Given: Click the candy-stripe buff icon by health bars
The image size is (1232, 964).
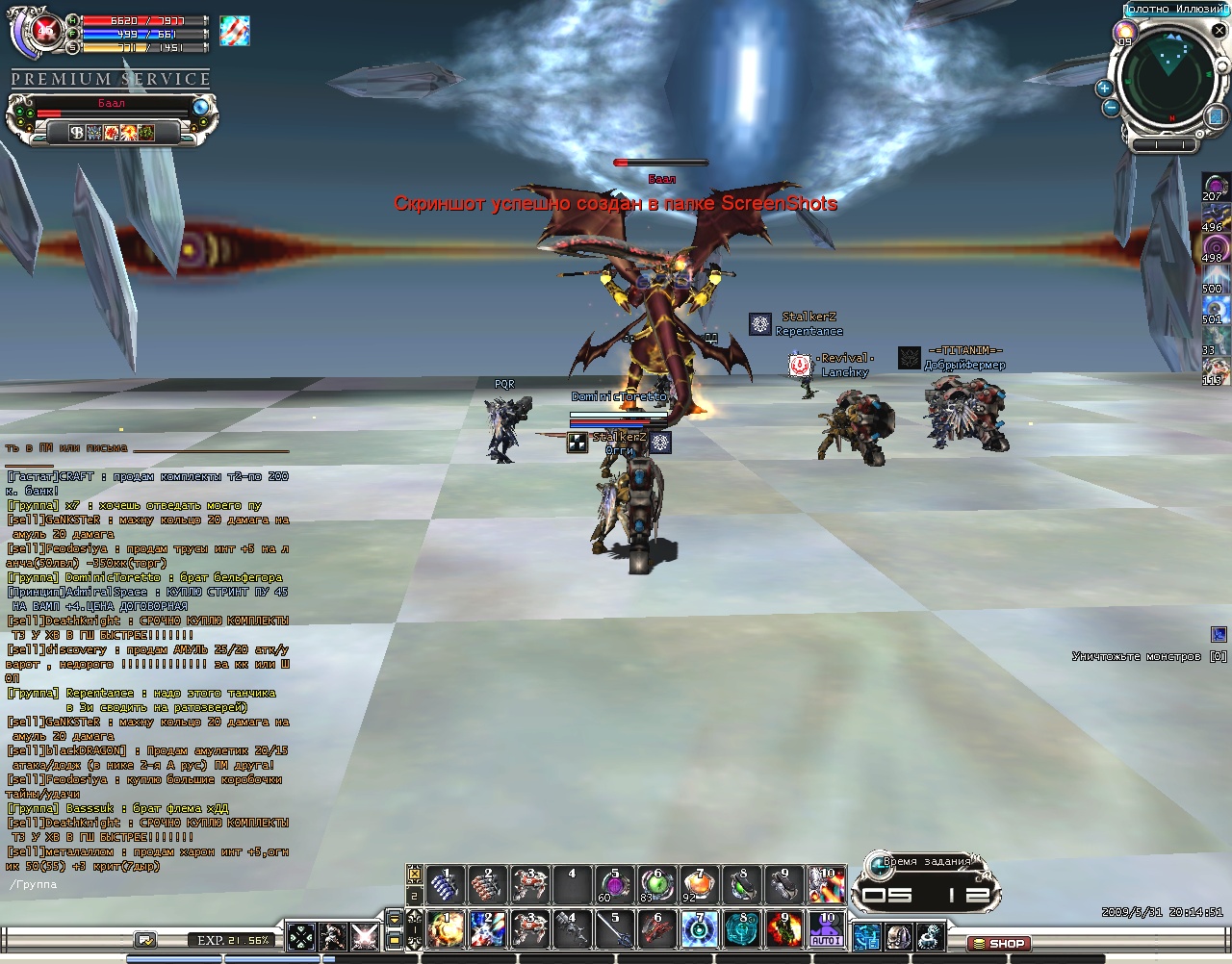Looking at the screenshot, I should [x=234, y=31].
